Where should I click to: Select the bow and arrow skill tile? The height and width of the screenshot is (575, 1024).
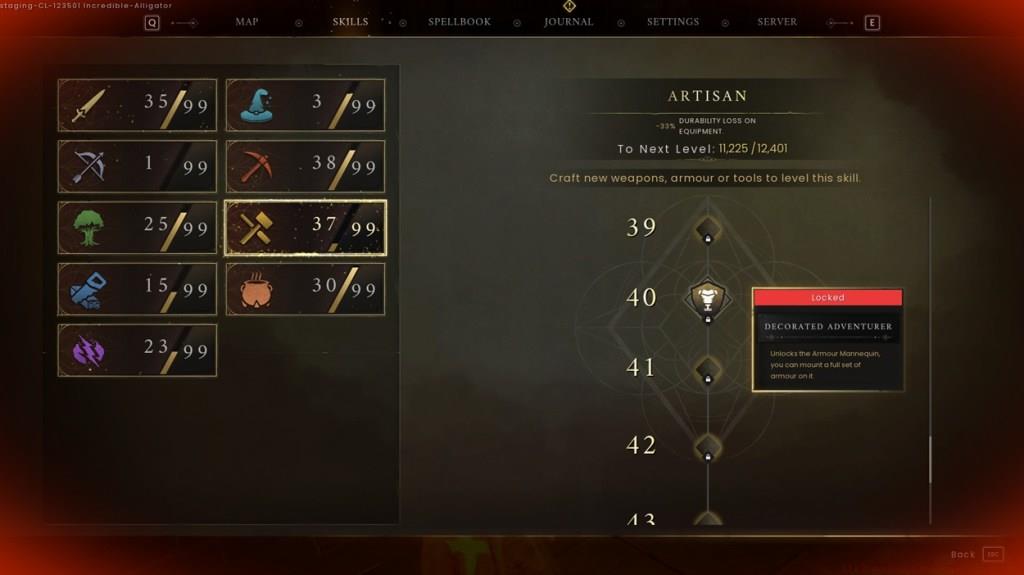tap(137, 166)
